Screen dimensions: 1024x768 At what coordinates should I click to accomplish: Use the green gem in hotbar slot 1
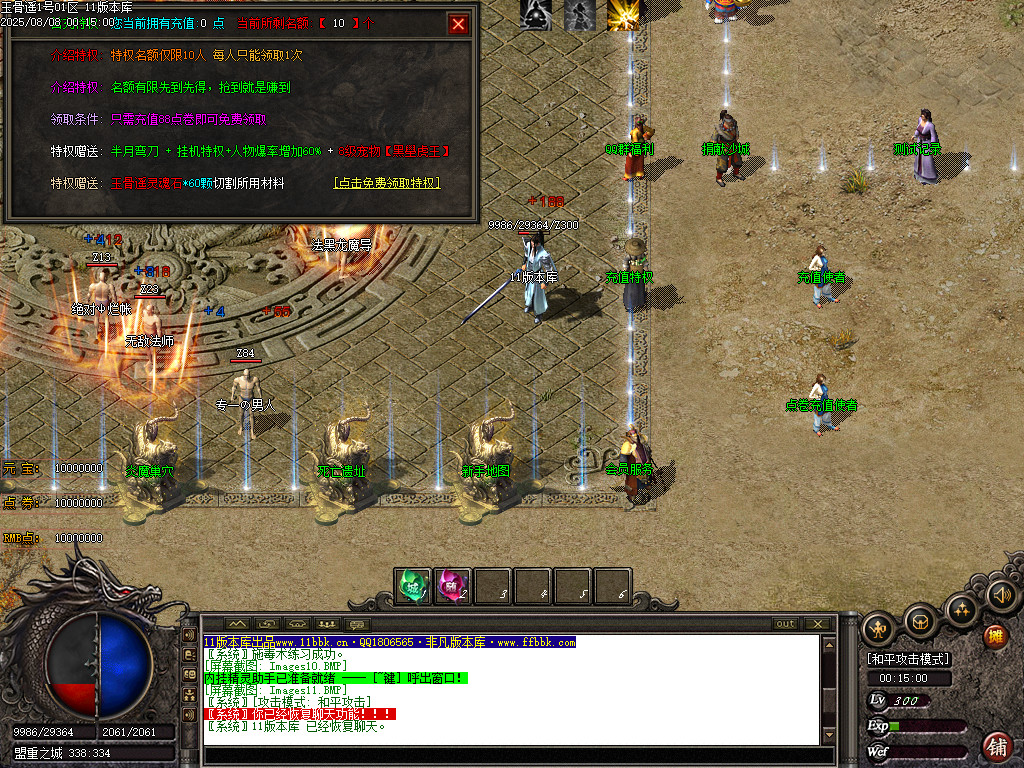click(412, 585)
